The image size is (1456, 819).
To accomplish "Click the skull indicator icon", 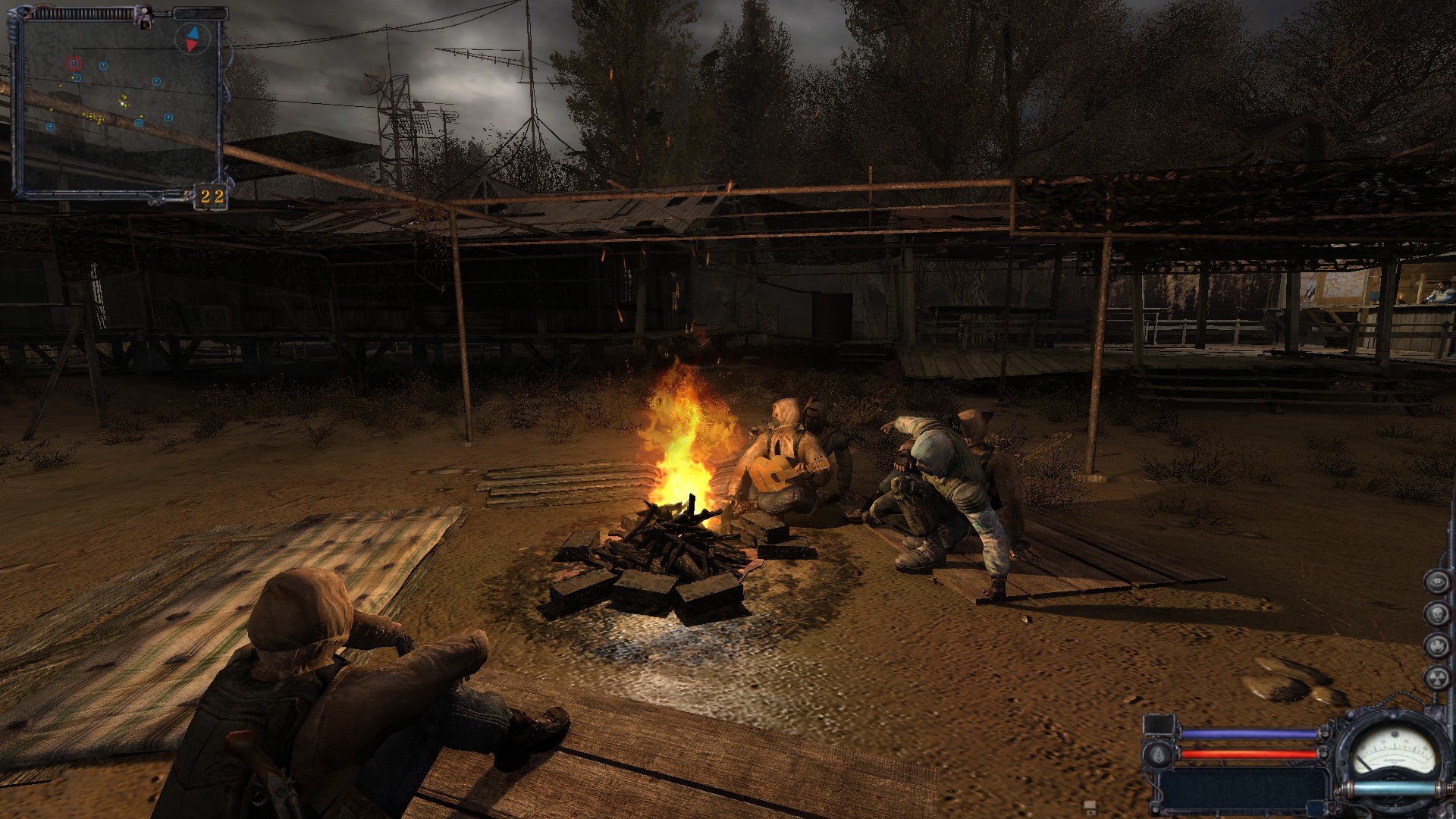I will [x=1436, y=613].
